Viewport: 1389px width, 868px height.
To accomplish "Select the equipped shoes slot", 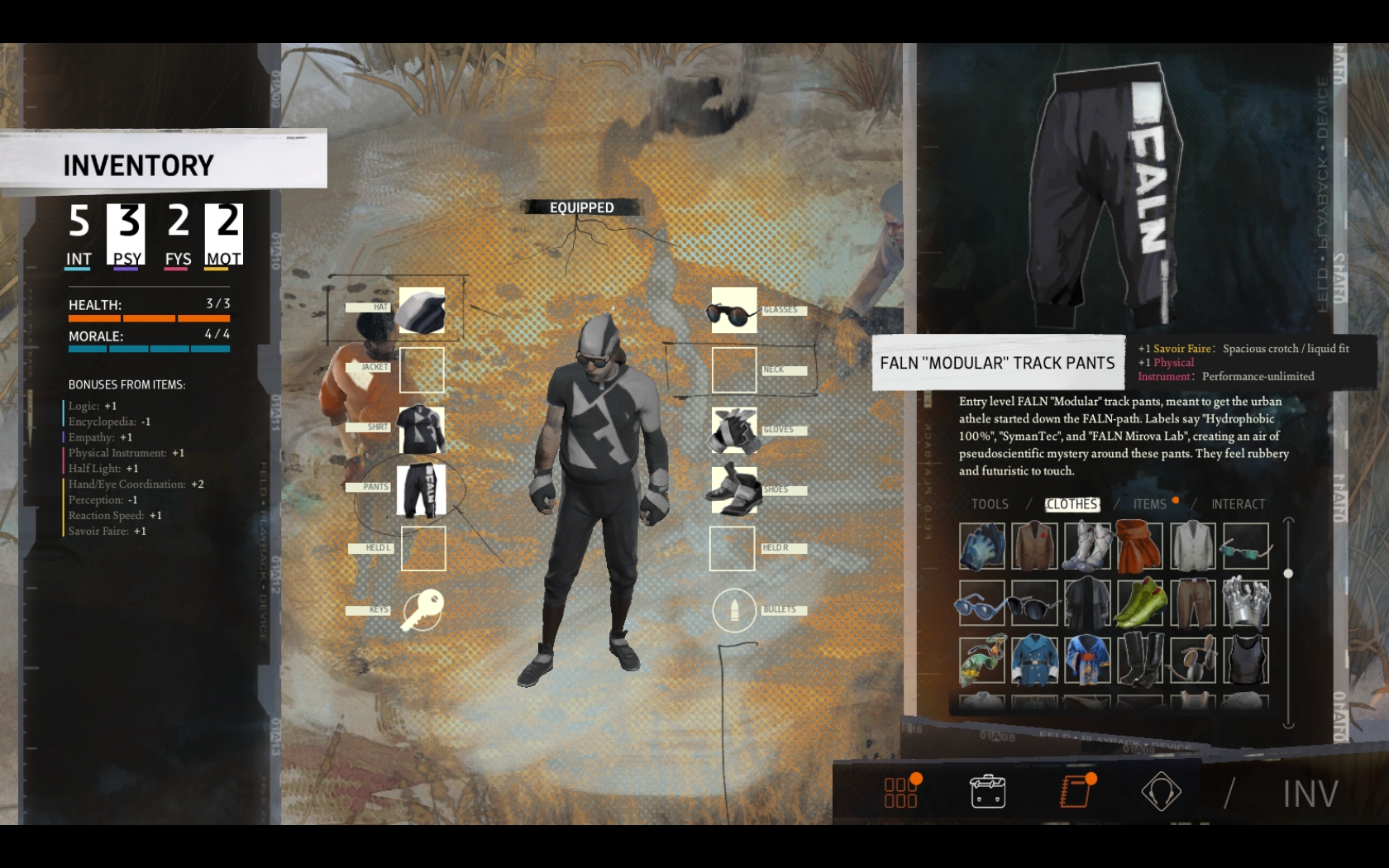I will pyautogui.click(x=733, y=489).
